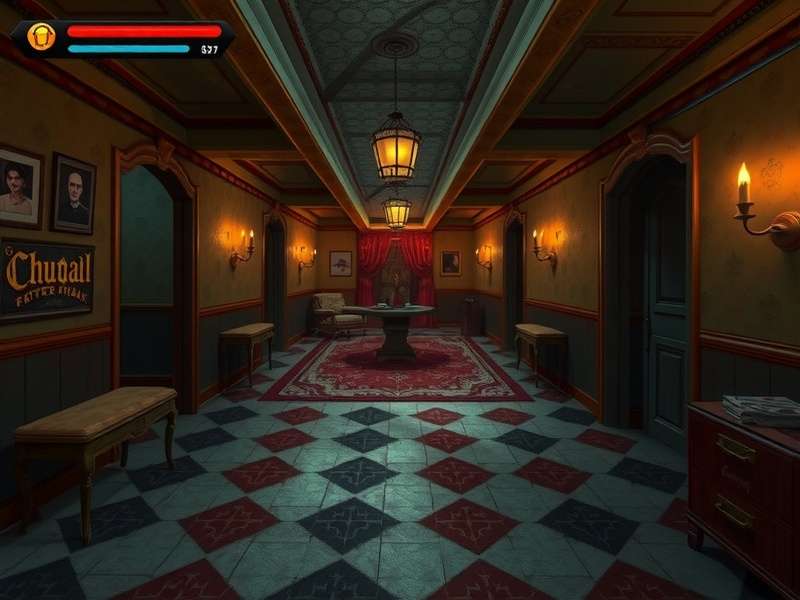Click the orange bucket icon in the HUD
Viewport: 800px width, 600px height.
tap(40, 37)
